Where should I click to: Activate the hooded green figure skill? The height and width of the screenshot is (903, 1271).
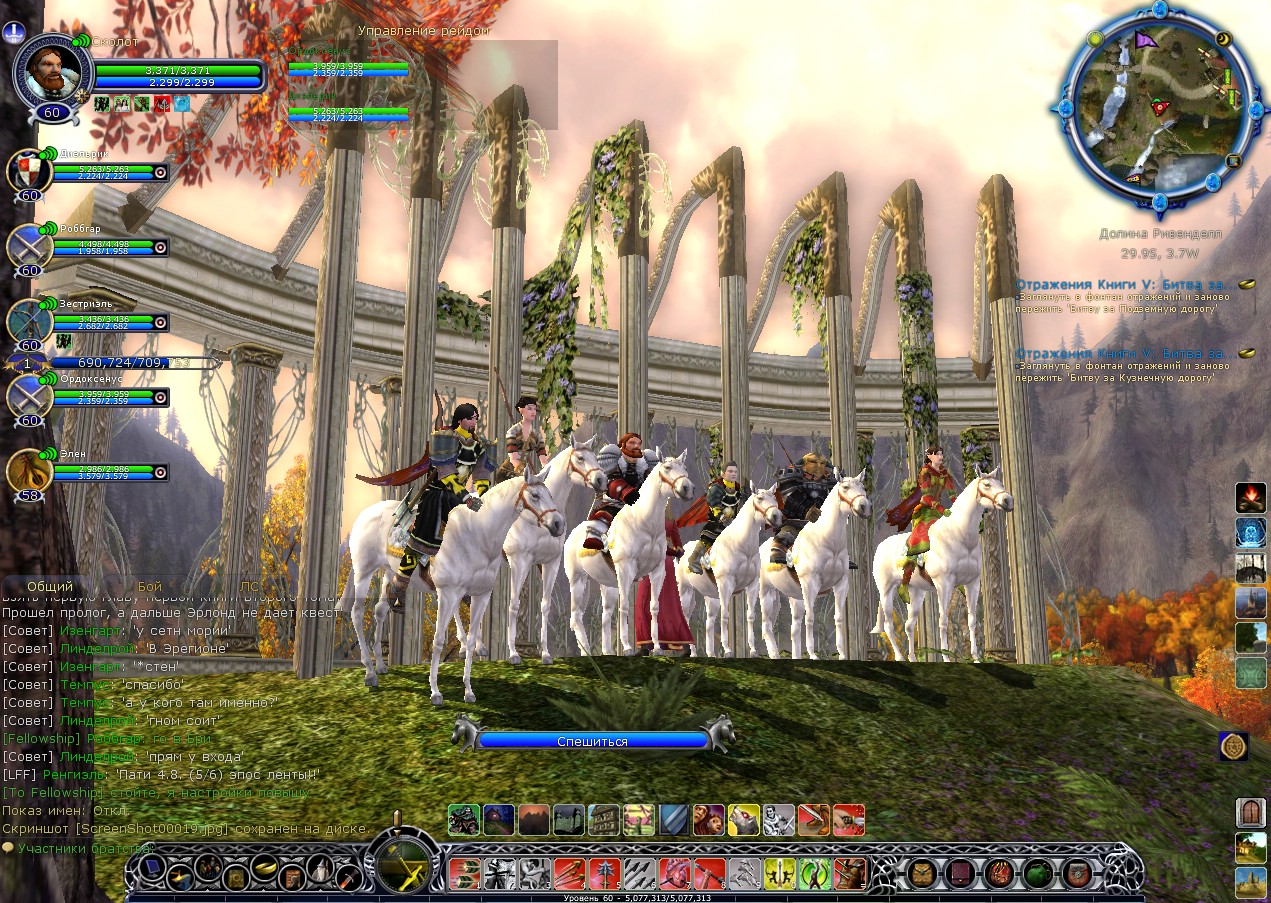click(x=463, y=820)
